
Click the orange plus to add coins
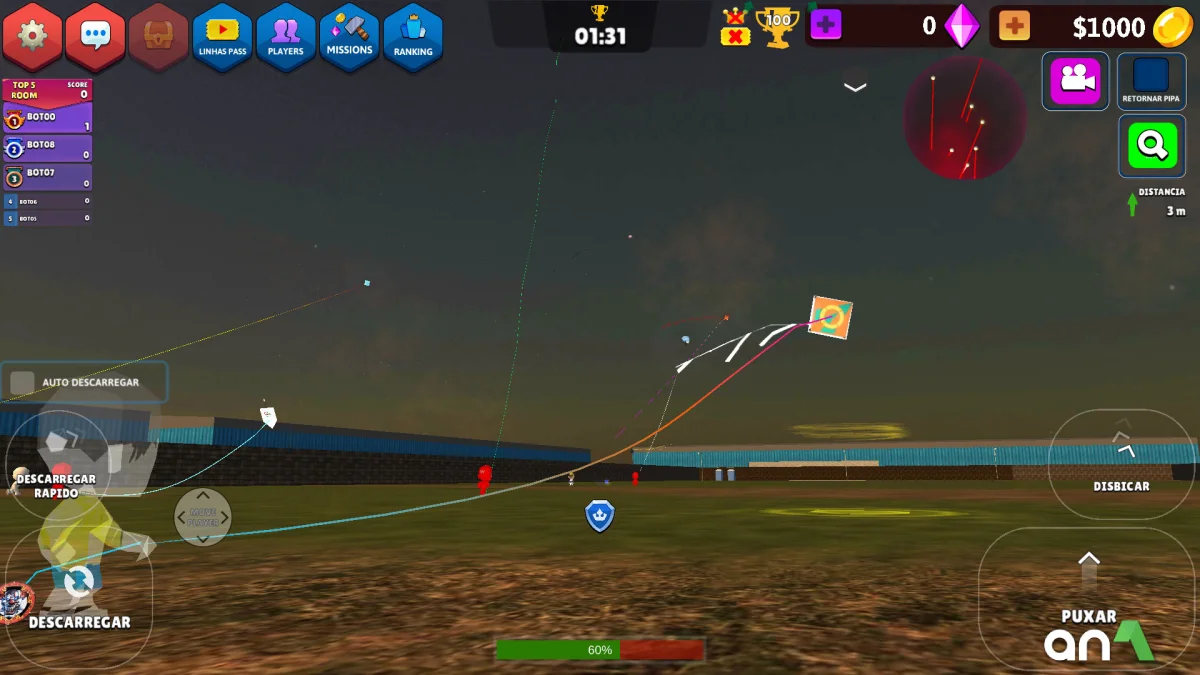(x=1014, y=26)
